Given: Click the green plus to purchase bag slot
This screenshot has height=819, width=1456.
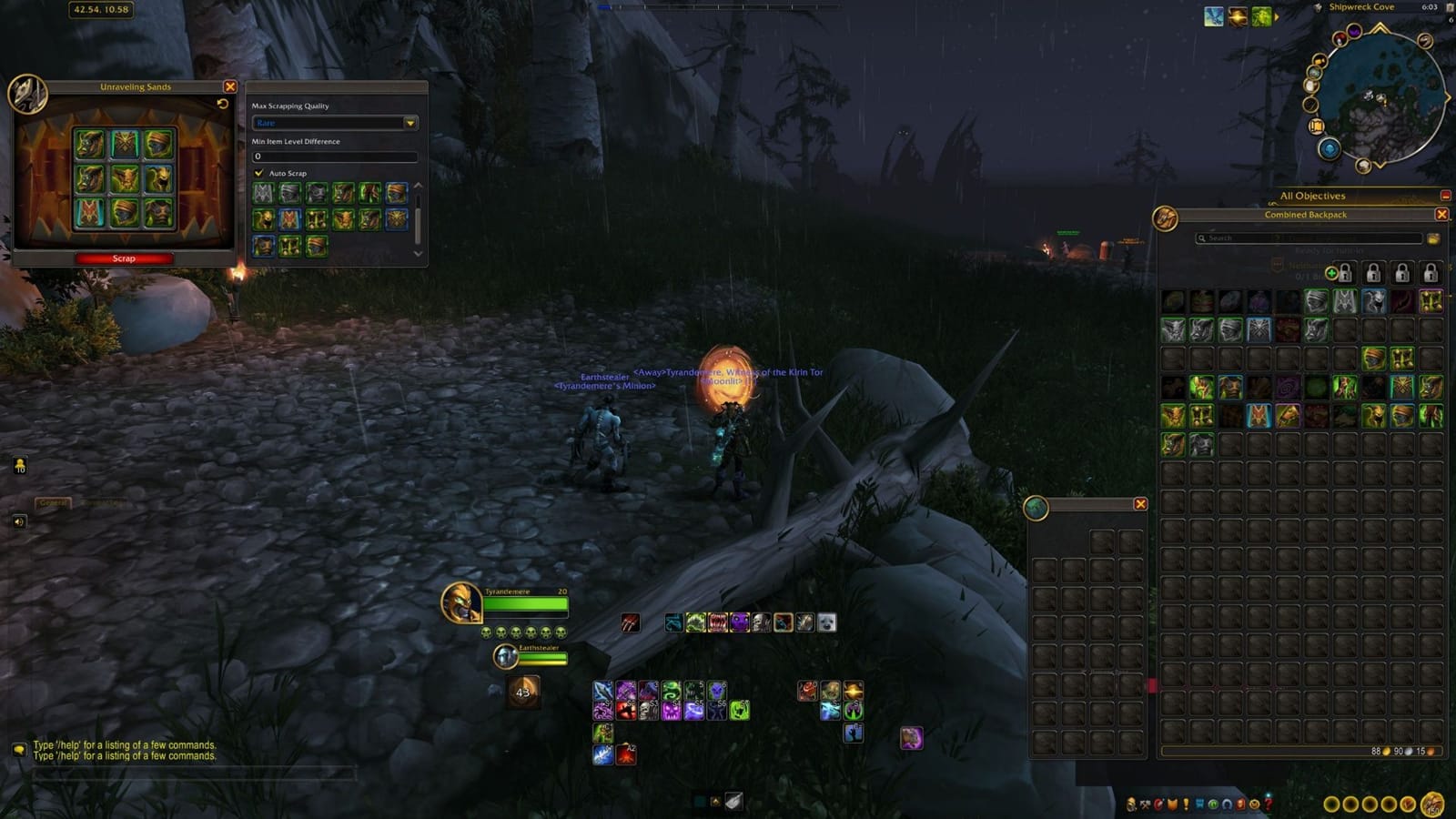Looking at the screenshot, I should tap(1331, 273).
